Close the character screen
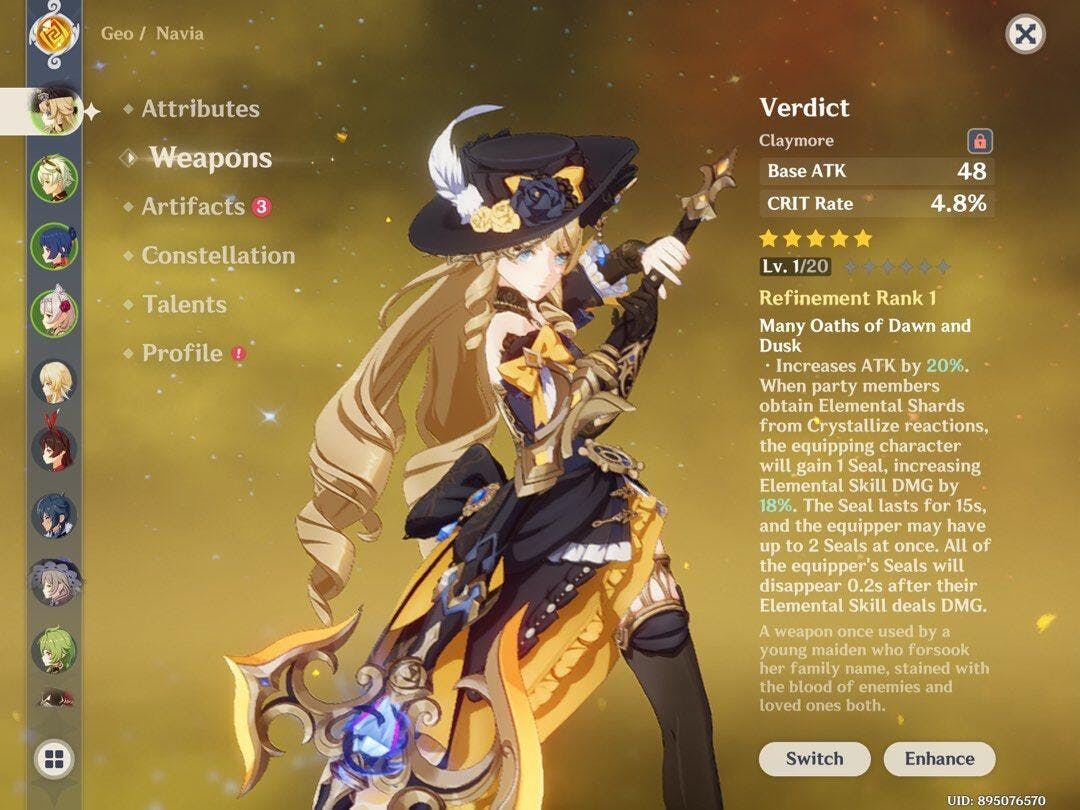 pyautogui.click(x=1025, y=35)
